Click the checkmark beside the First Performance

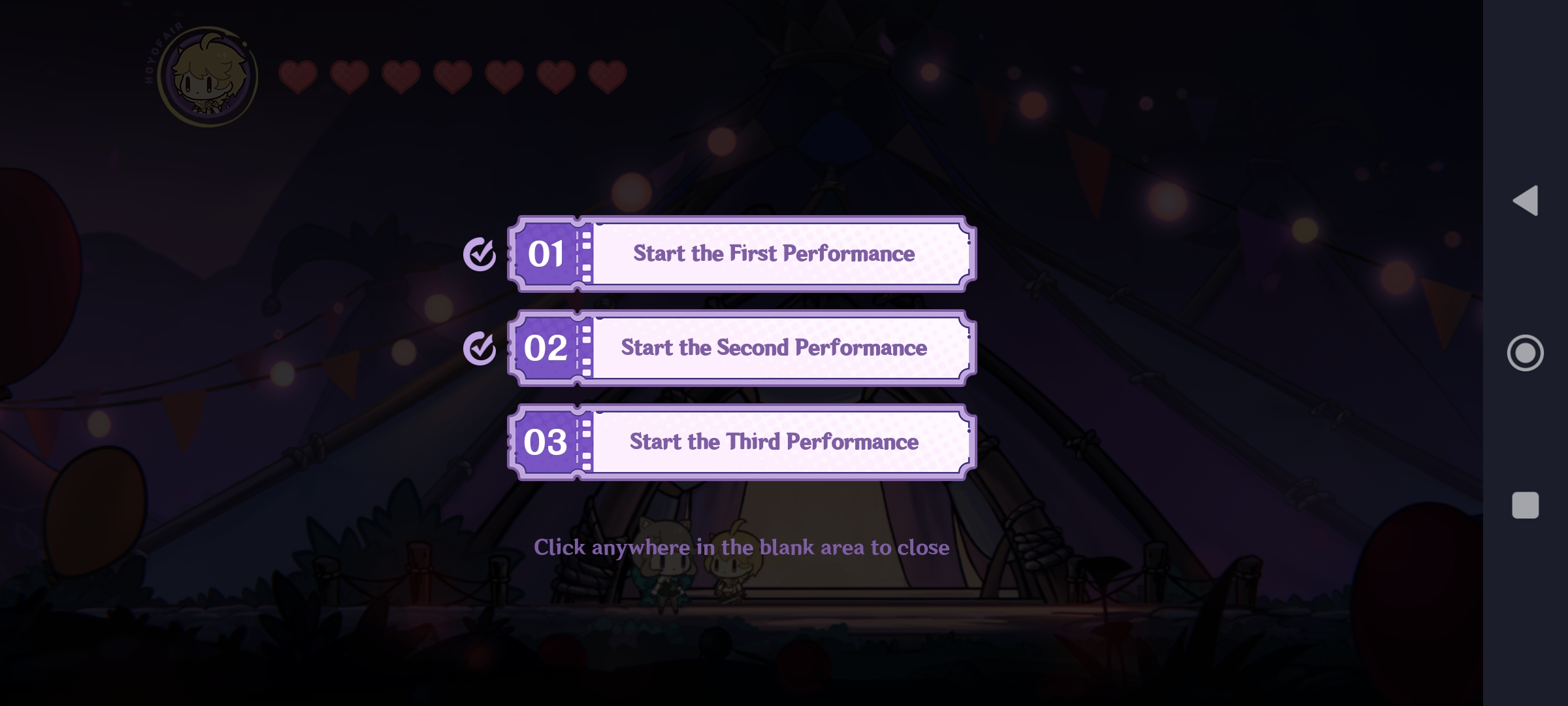click(481, 255)
